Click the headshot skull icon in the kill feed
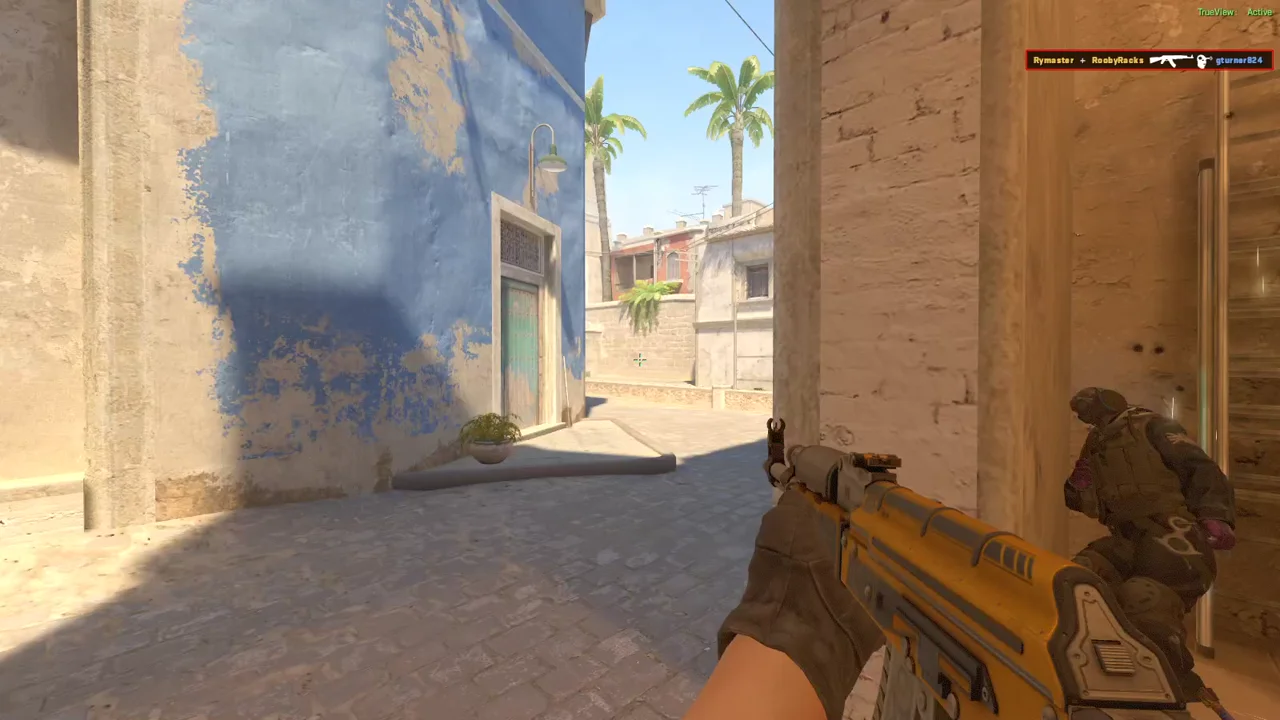Viewport: 1280px width, 720px height. click(x=1203, y=61)
